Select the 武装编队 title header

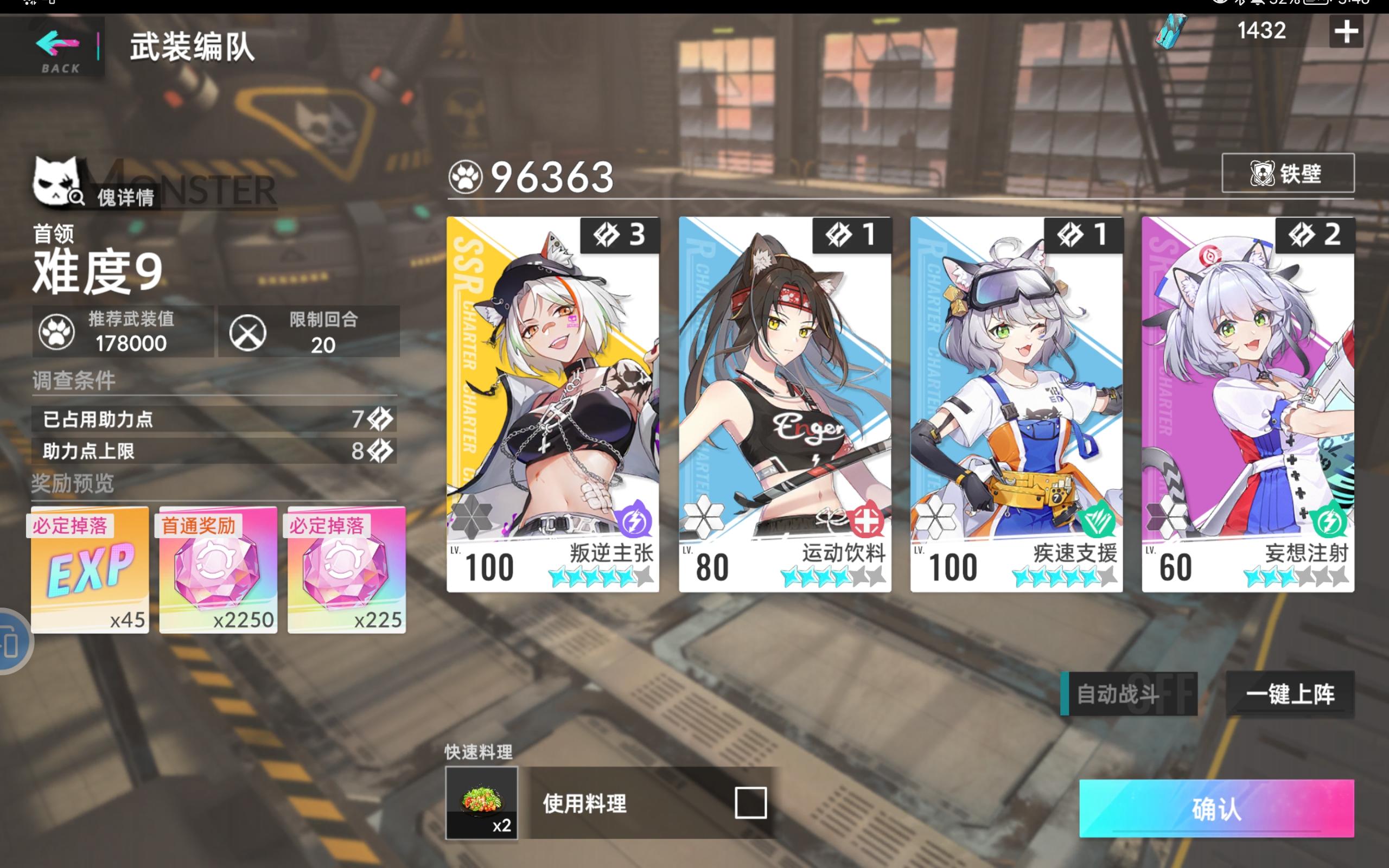coord(191,48)
